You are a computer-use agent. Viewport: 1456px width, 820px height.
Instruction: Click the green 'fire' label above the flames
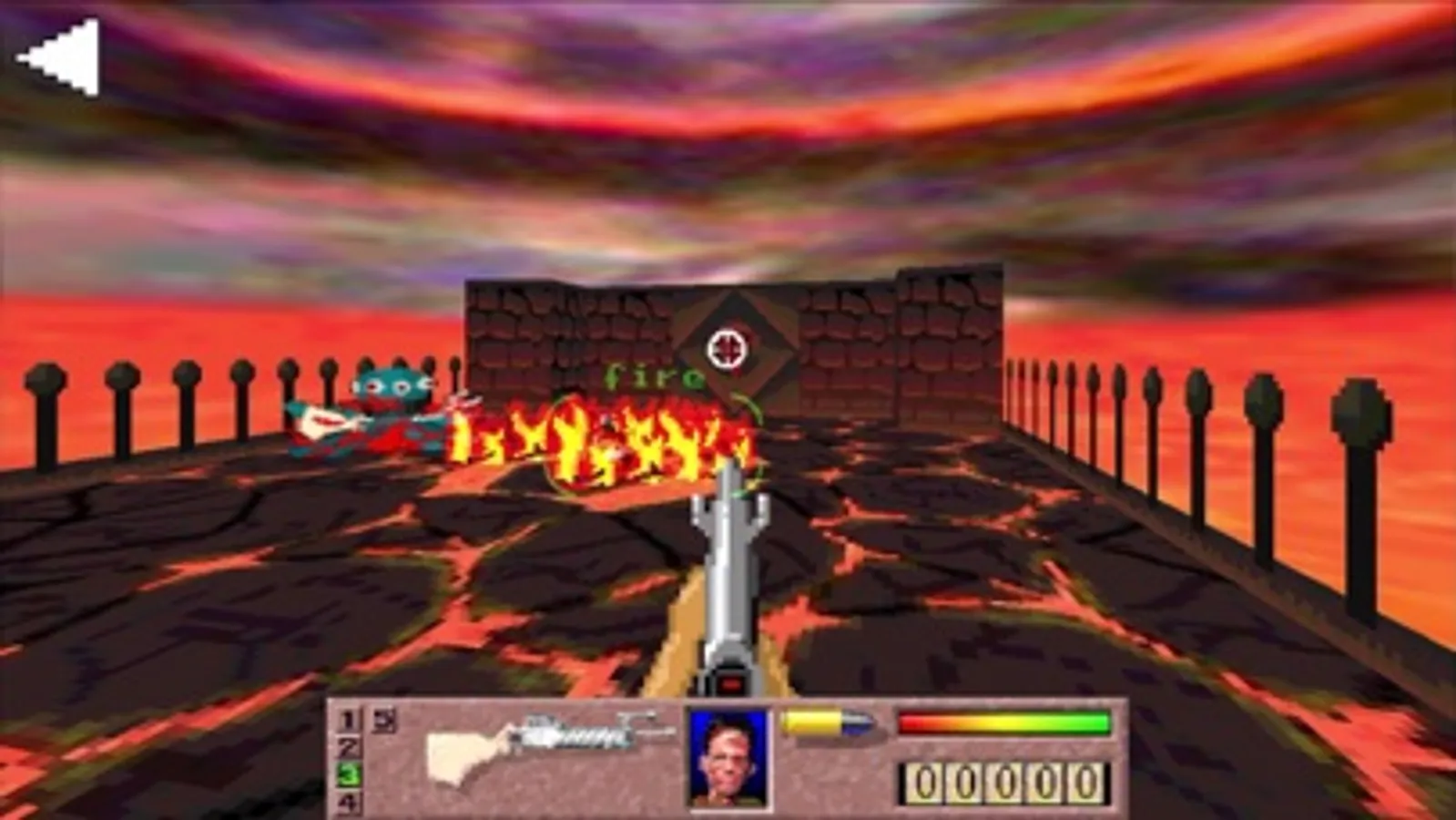[x=654, y=374]
